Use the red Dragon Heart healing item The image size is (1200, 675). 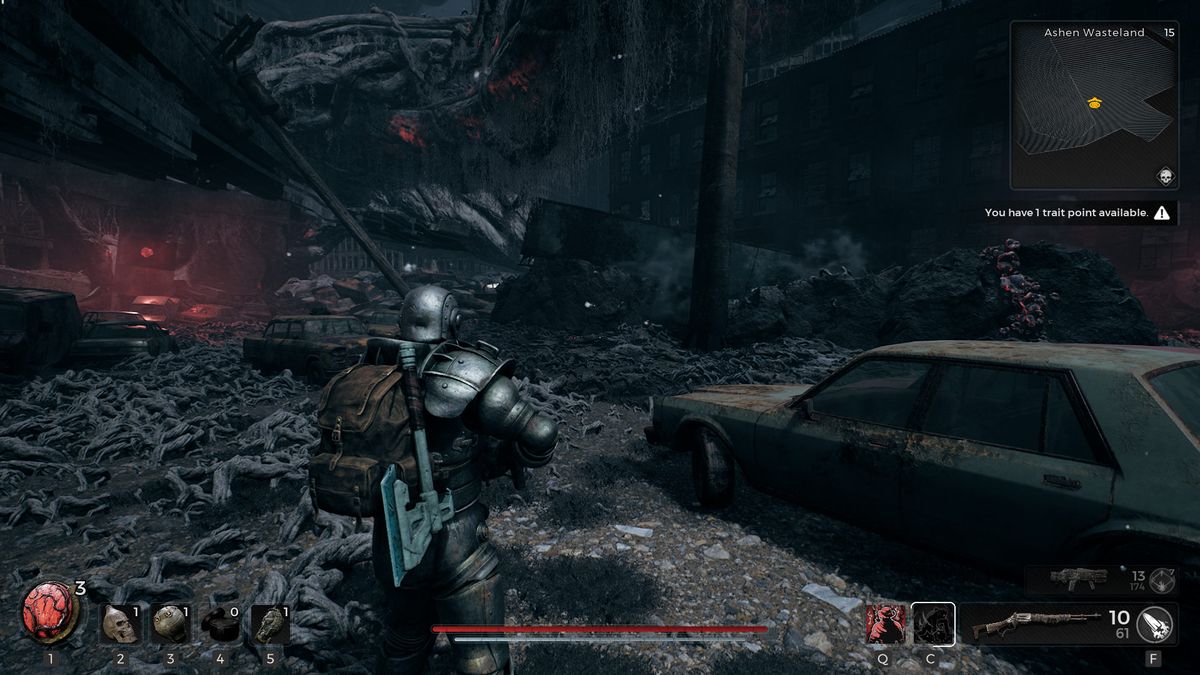tap(52, 613)
